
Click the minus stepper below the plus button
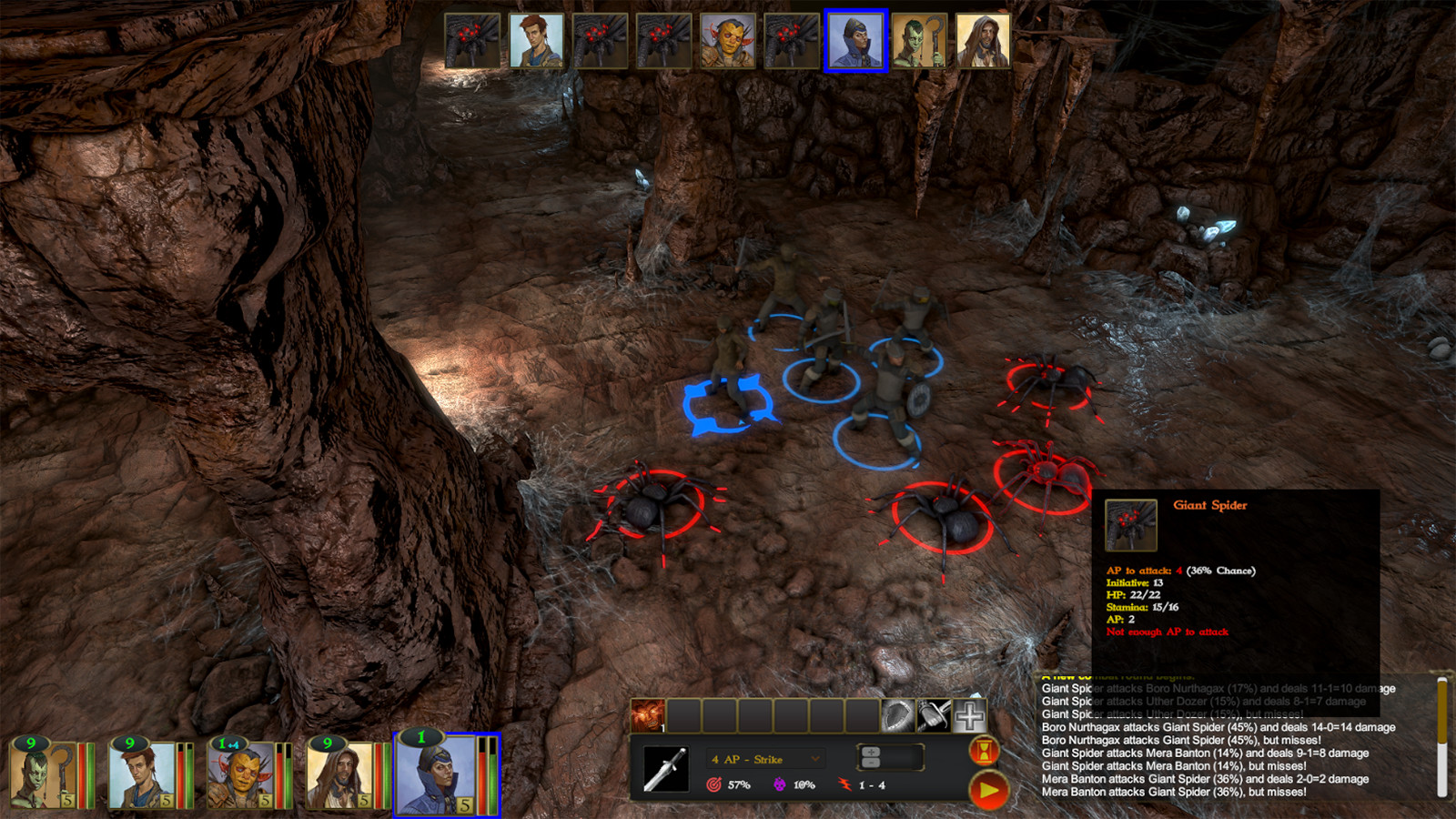point(872,763)
